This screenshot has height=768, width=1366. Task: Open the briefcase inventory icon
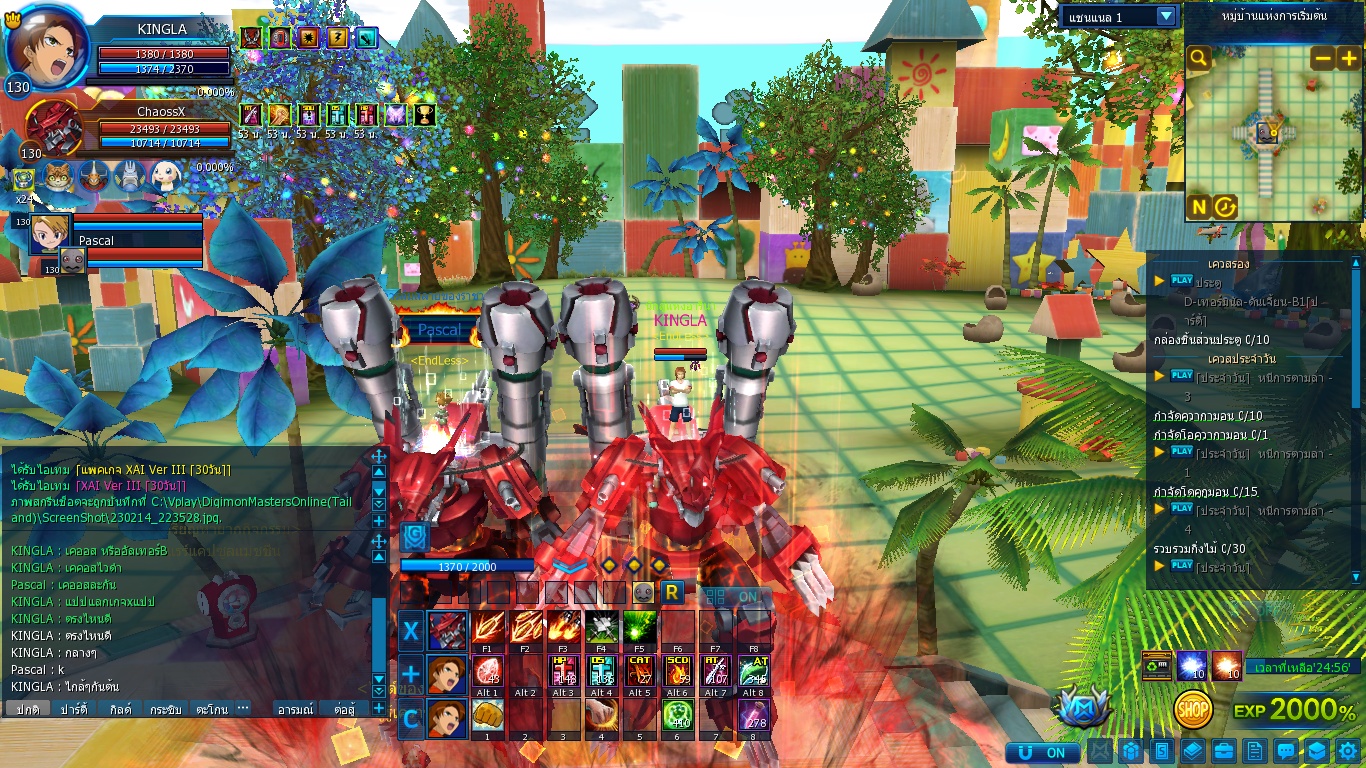click(1223, 751)
